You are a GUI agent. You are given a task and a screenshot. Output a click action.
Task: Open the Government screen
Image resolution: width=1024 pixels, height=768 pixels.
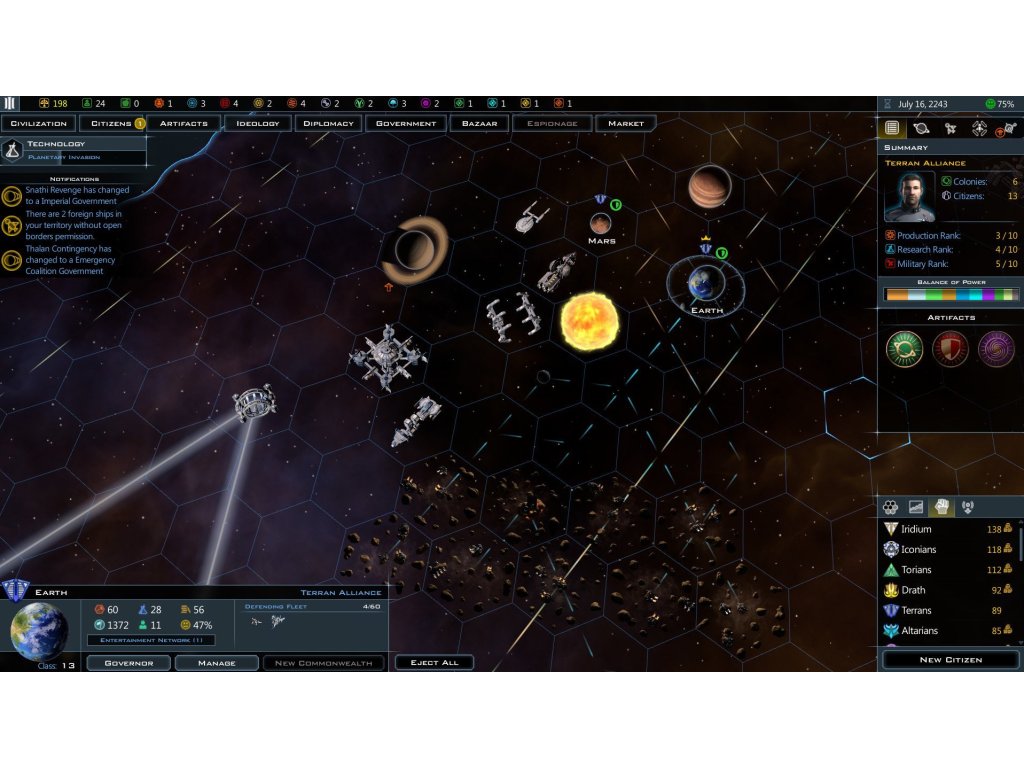pyautogui.click(x=406, y=124)
